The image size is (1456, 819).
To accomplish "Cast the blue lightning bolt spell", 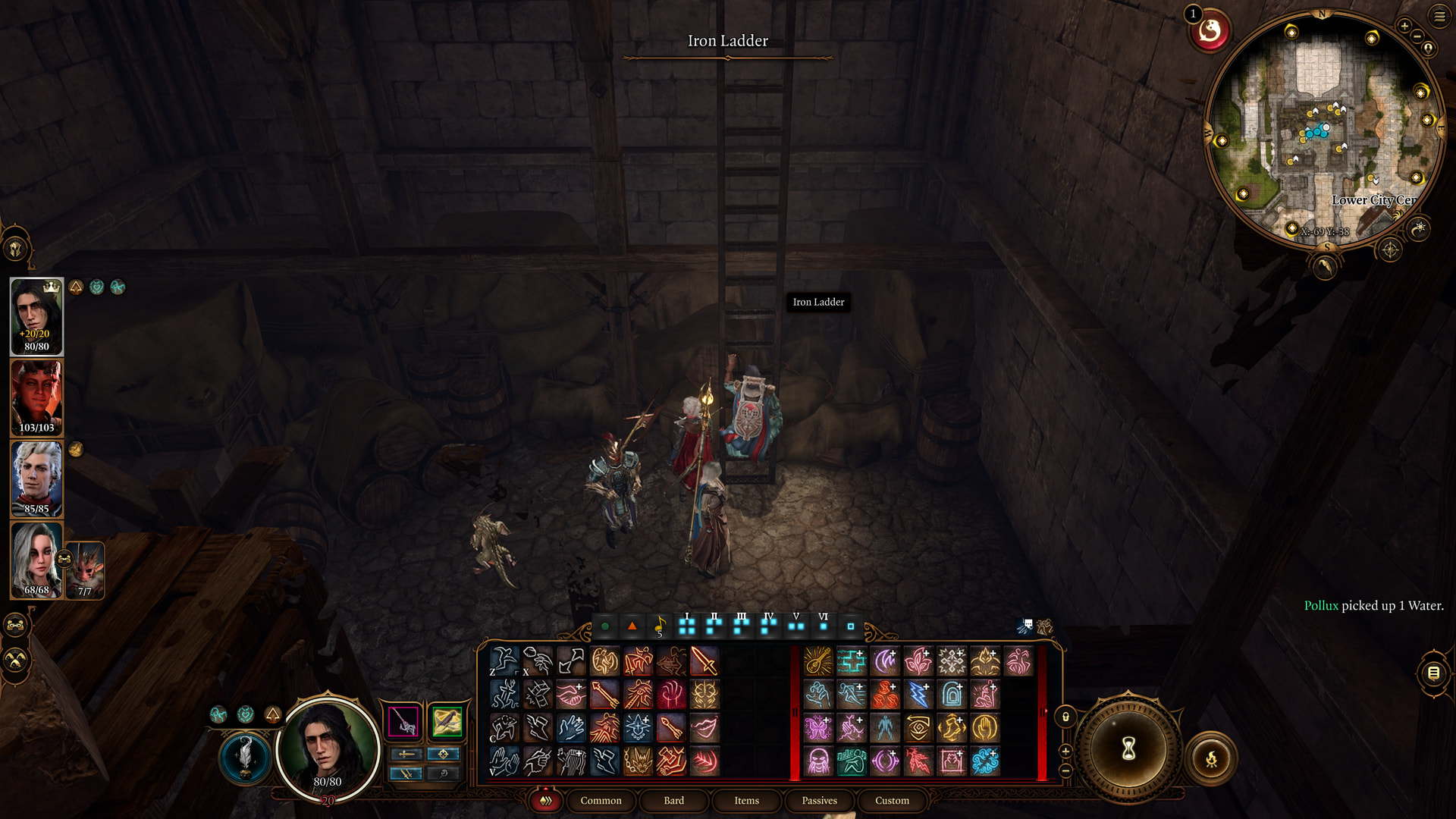I will pos(918,695).
